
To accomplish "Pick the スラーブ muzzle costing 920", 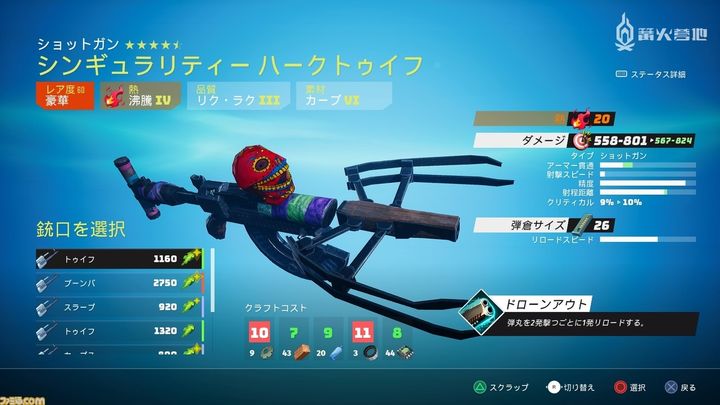I will click(120, 308).
